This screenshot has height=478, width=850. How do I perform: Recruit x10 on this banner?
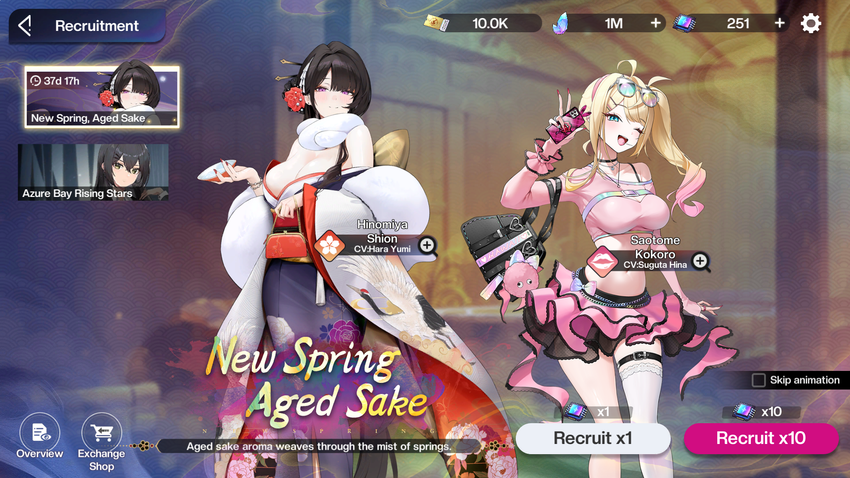(761, 438)
